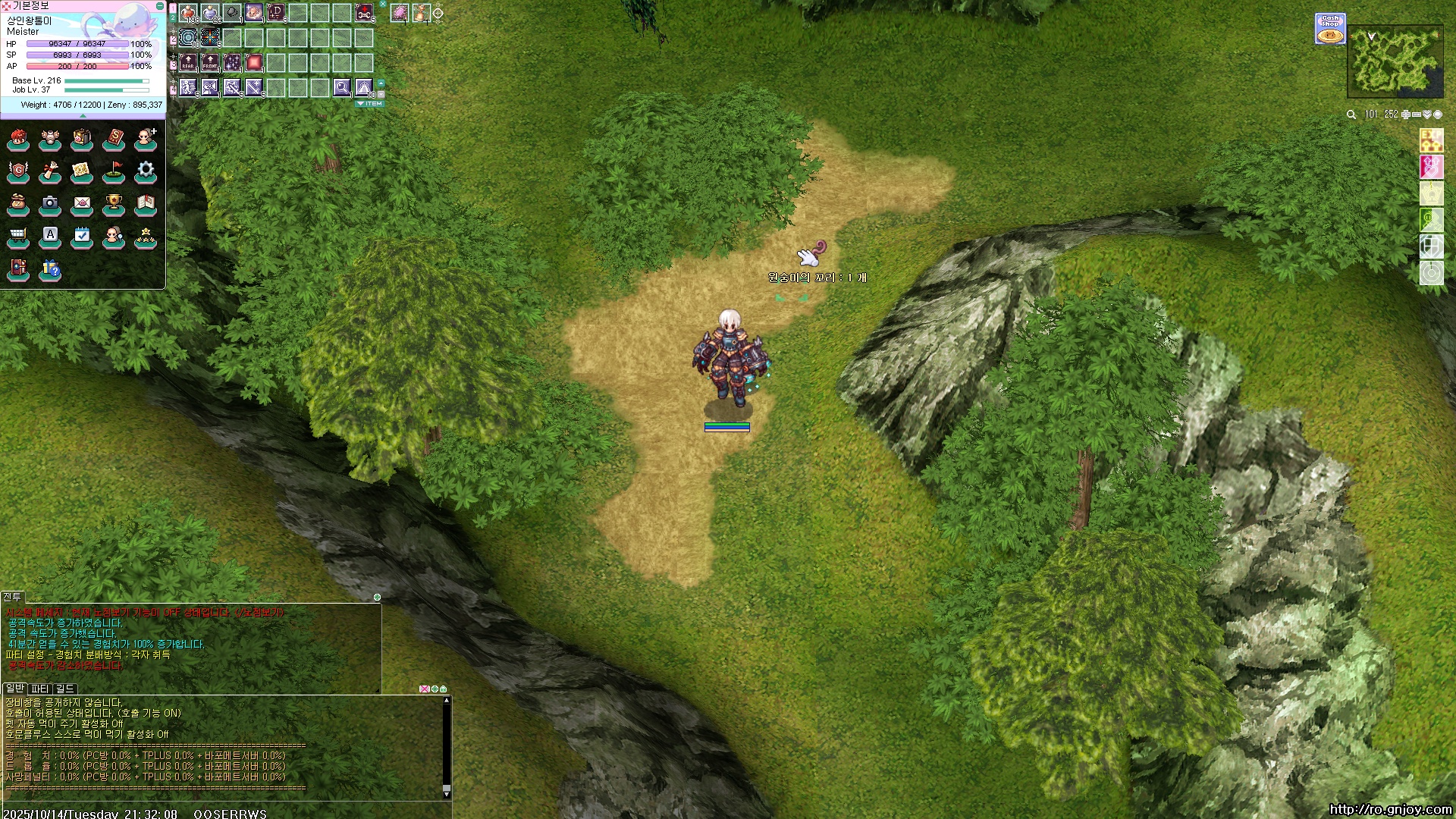Toggle the ITEM hotbar dropdown

(x=370, y=104)
